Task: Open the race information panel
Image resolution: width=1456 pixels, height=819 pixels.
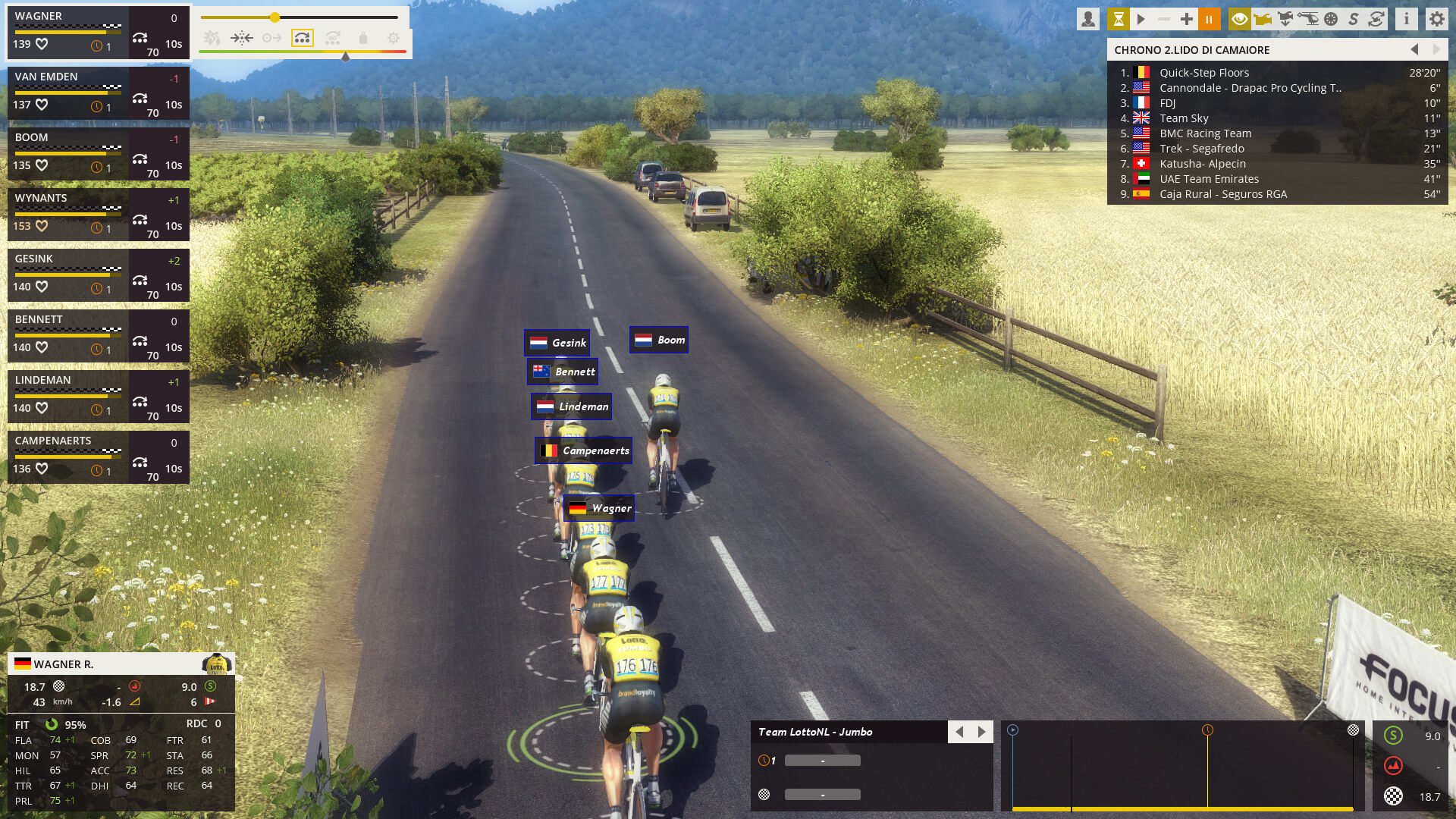Action: [x=1406, y=19]
